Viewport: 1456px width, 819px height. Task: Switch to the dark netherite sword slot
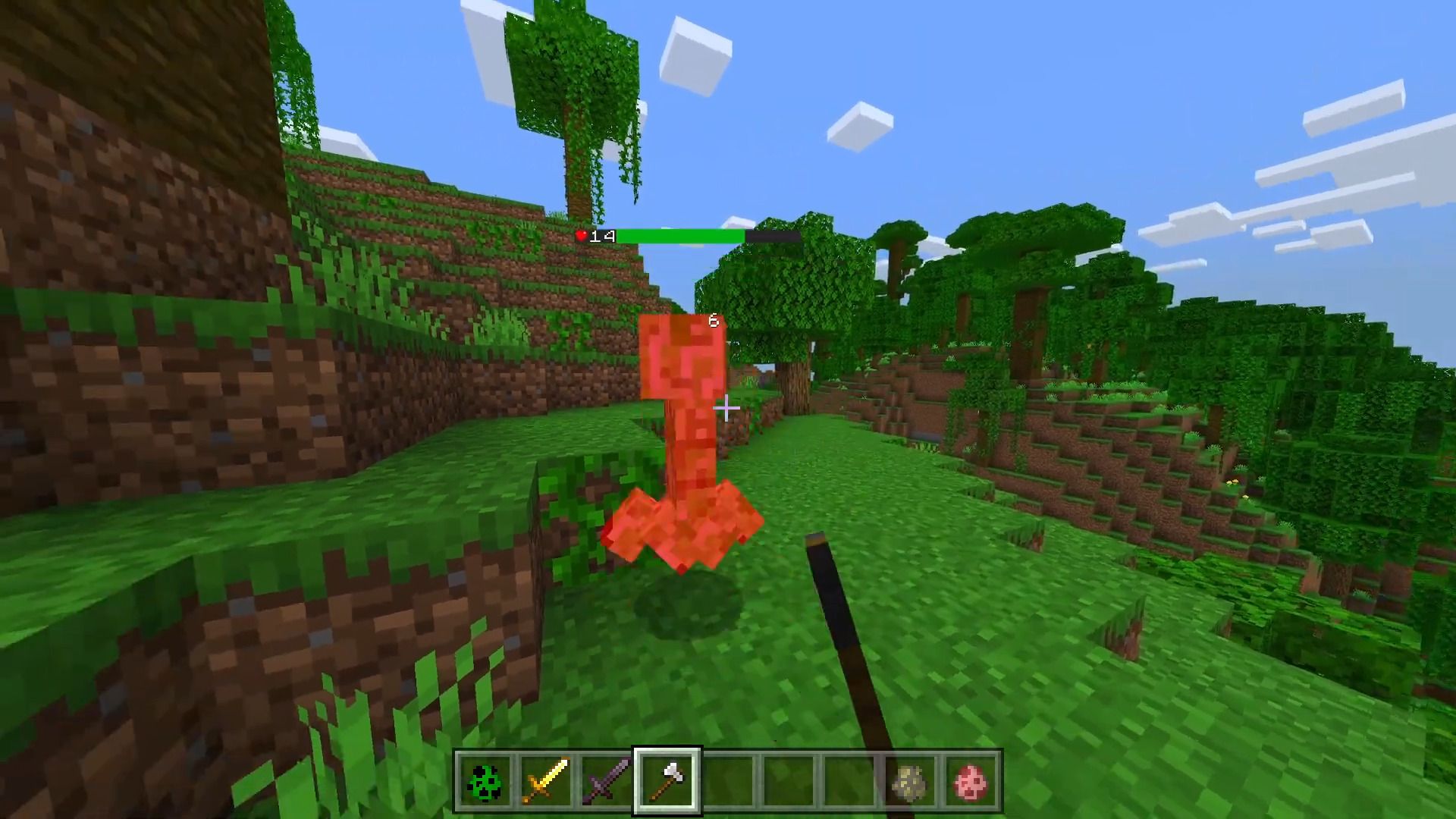607,781
